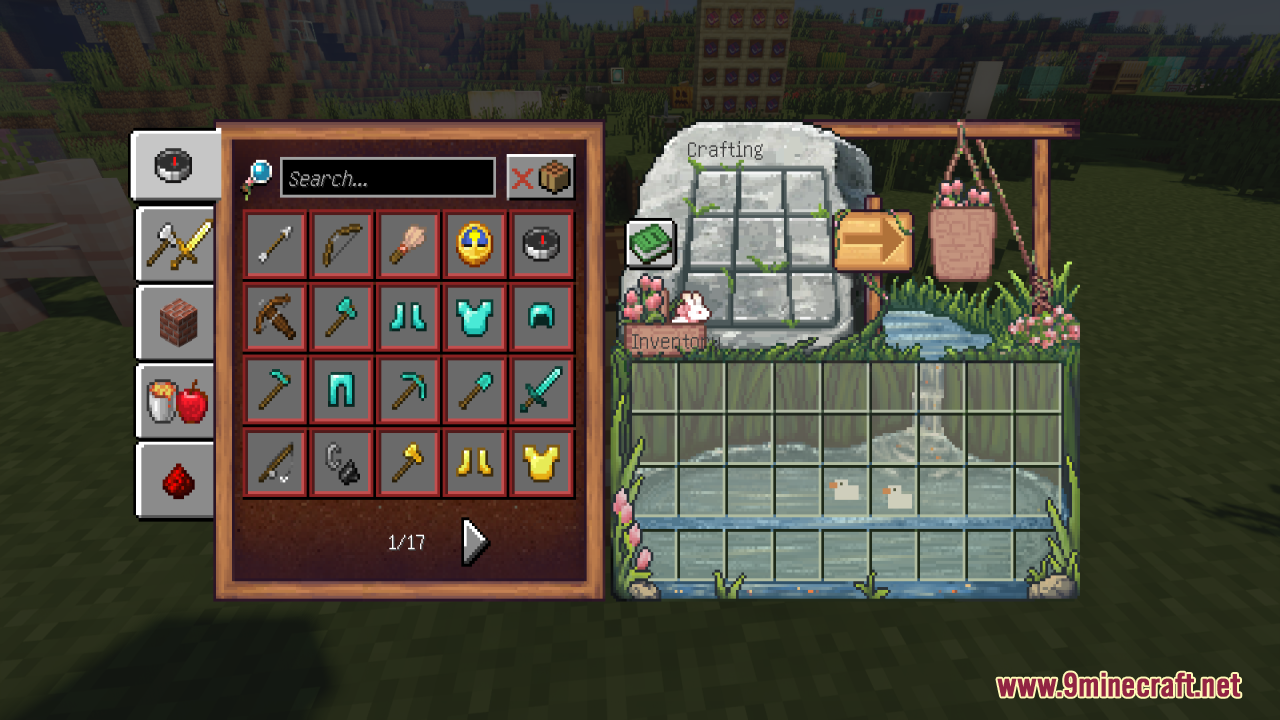Select the diamond helmet recipe
Viewport: 1280px width, 720px height.
point(541,317)
